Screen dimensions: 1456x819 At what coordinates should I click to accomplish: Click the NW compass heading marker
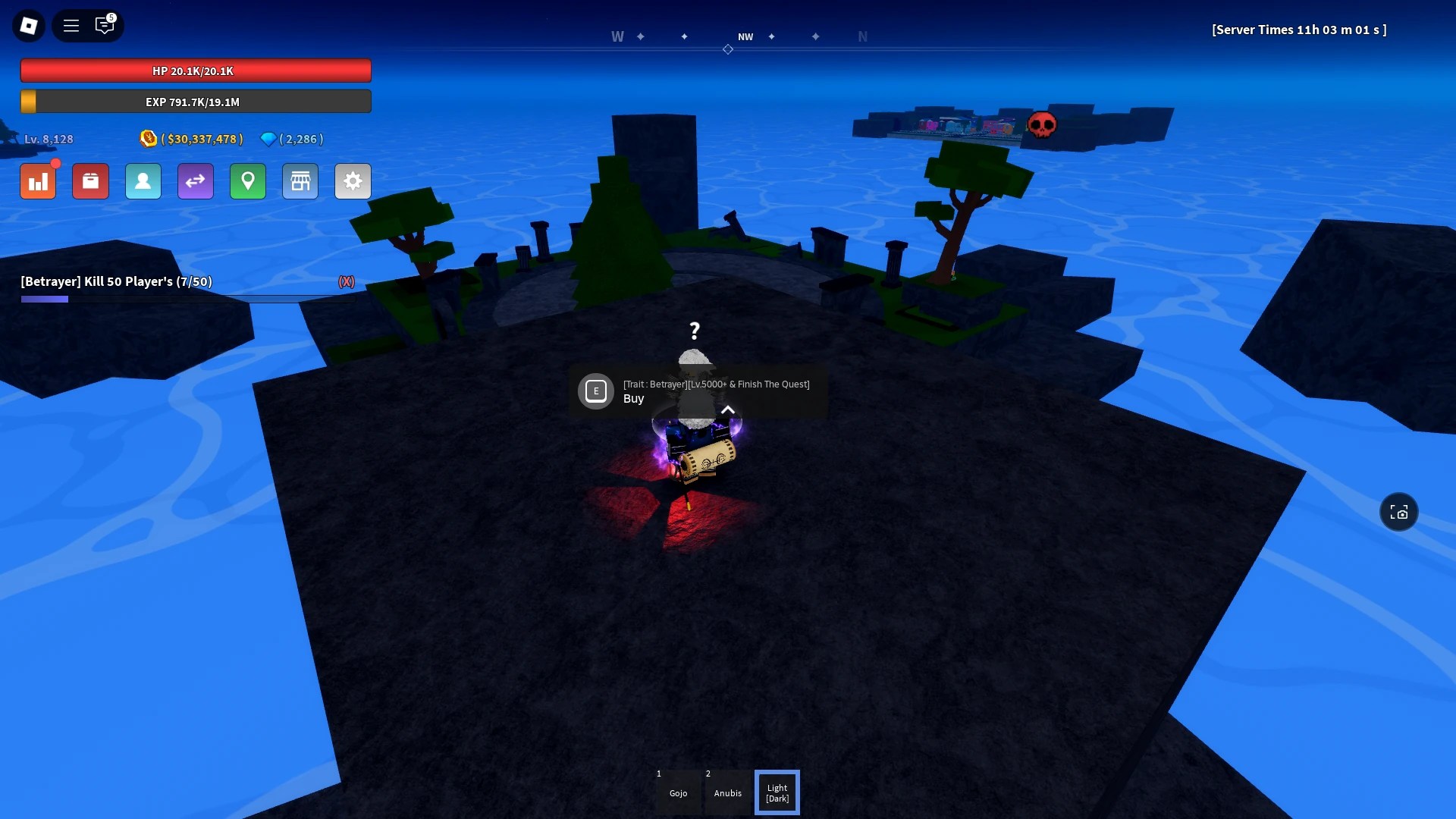click(746, 36)
